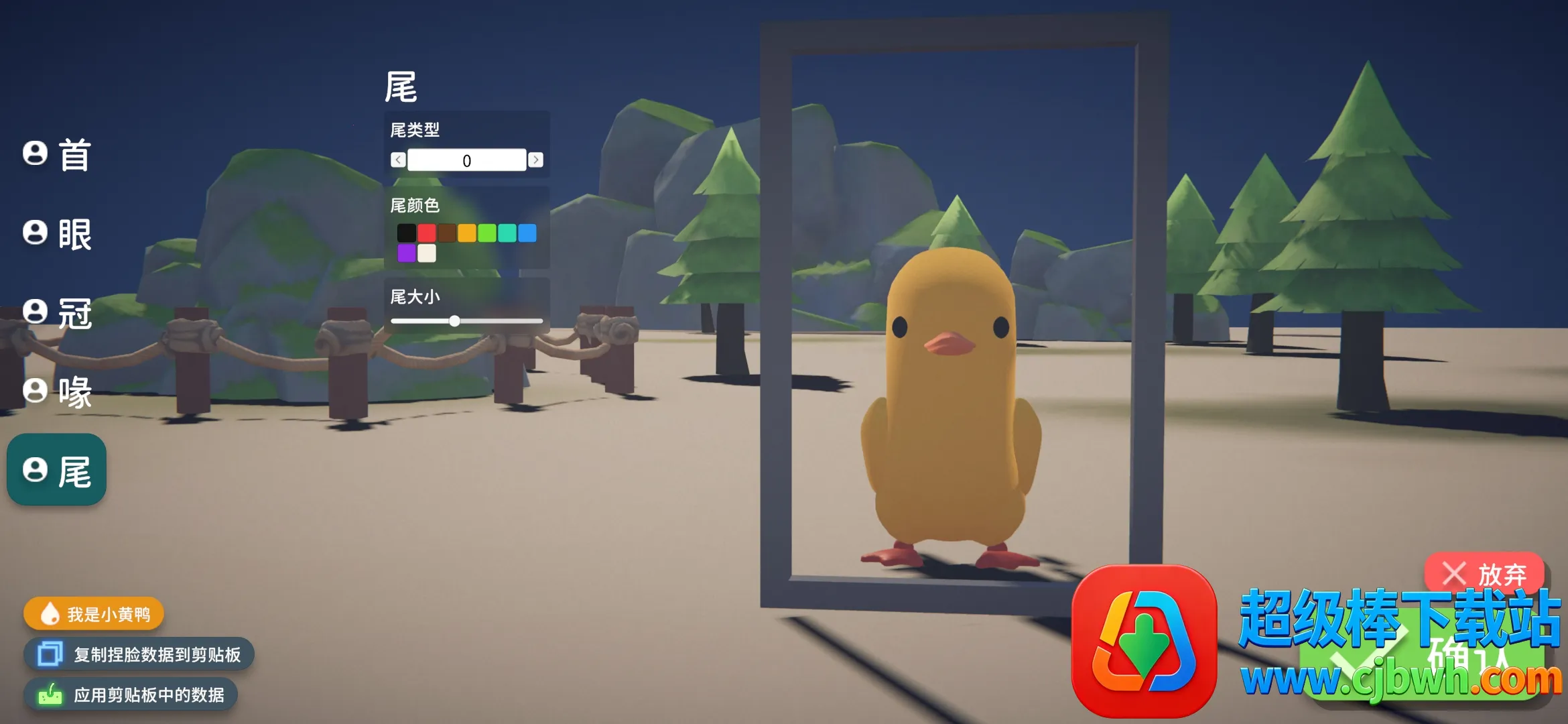Choose the red tail color swatch
The image size is (1568, 724).
coord(427,233)
